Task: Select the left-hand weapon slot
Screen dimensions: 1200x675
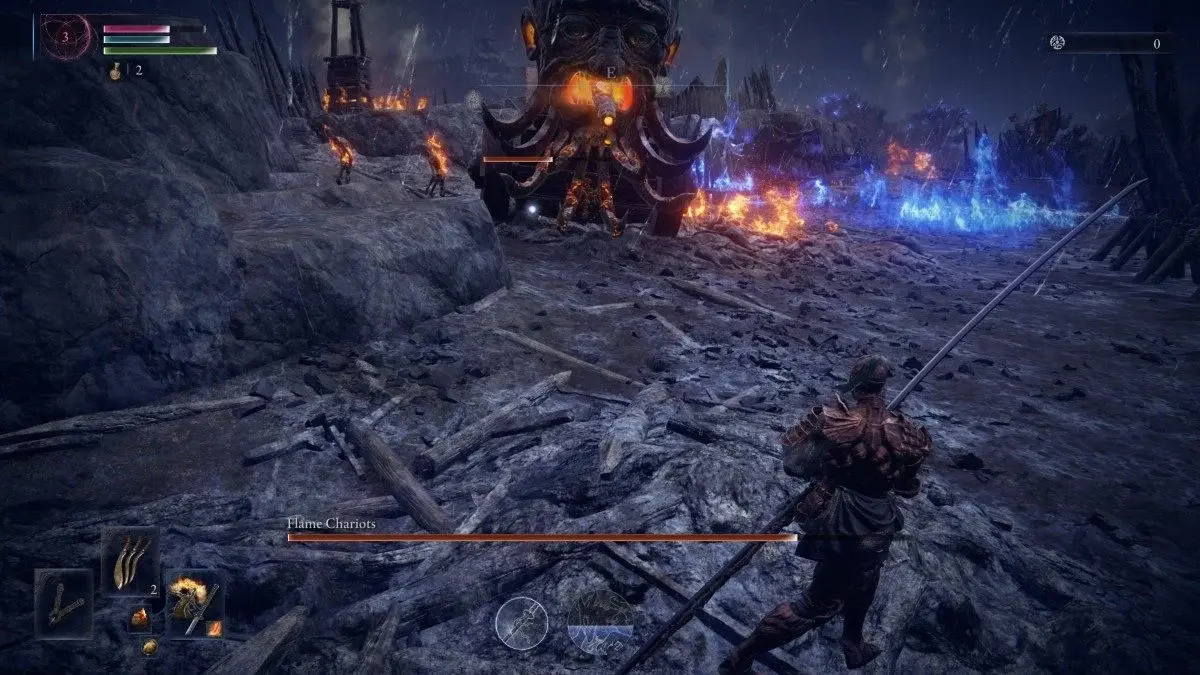Action: (64, 602)
